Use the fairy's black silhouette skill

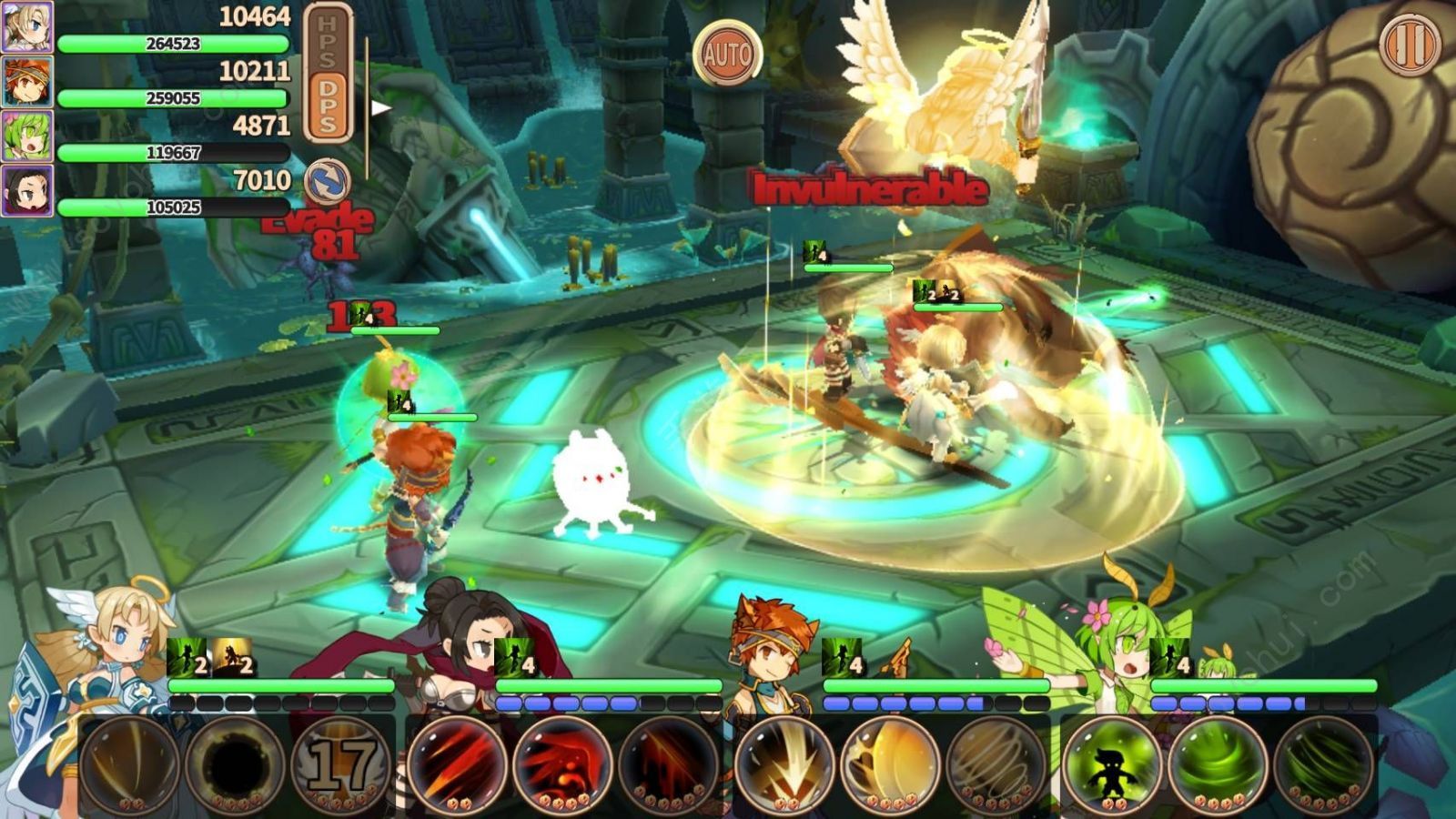(1112, 764)
